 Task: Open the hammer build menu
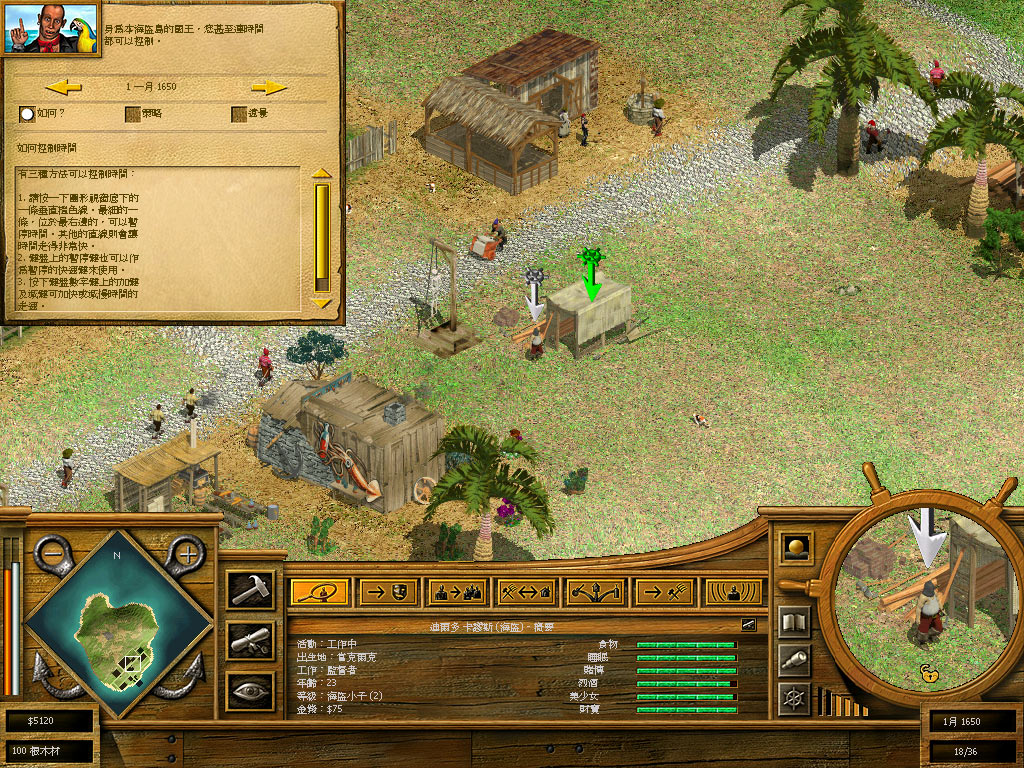249,589
